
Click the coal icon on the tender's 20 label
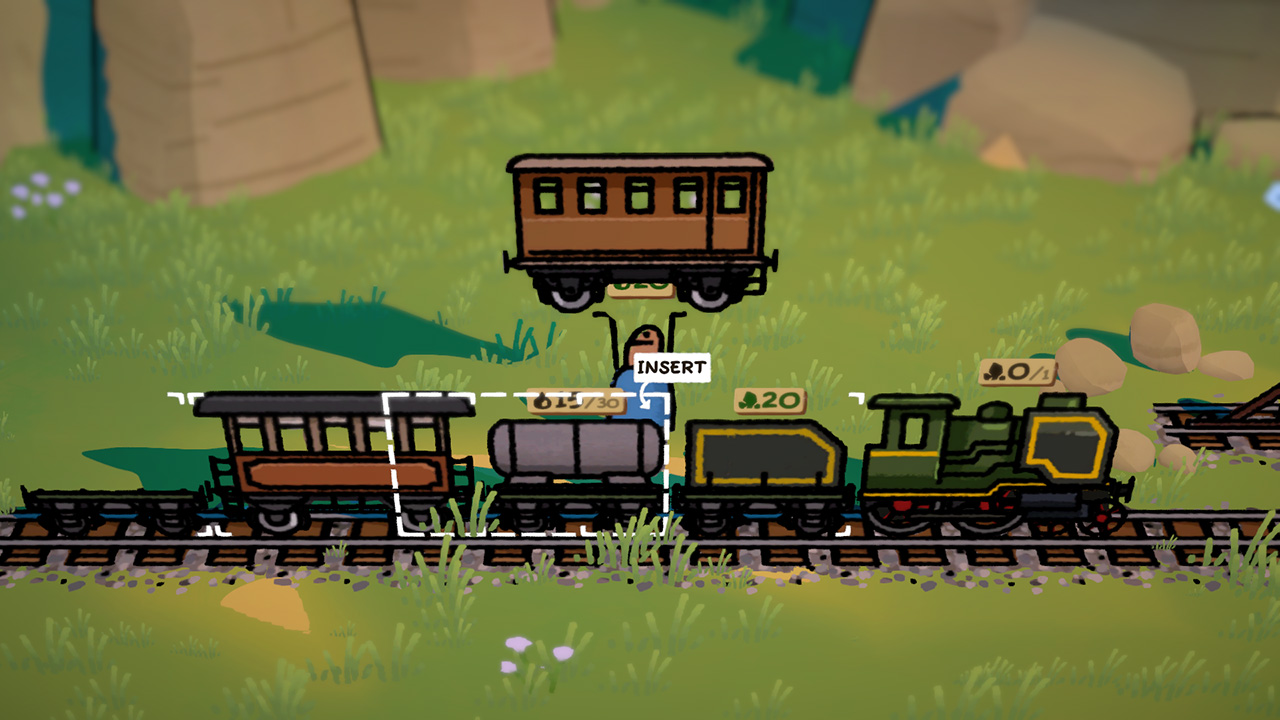tap(748, 400)
